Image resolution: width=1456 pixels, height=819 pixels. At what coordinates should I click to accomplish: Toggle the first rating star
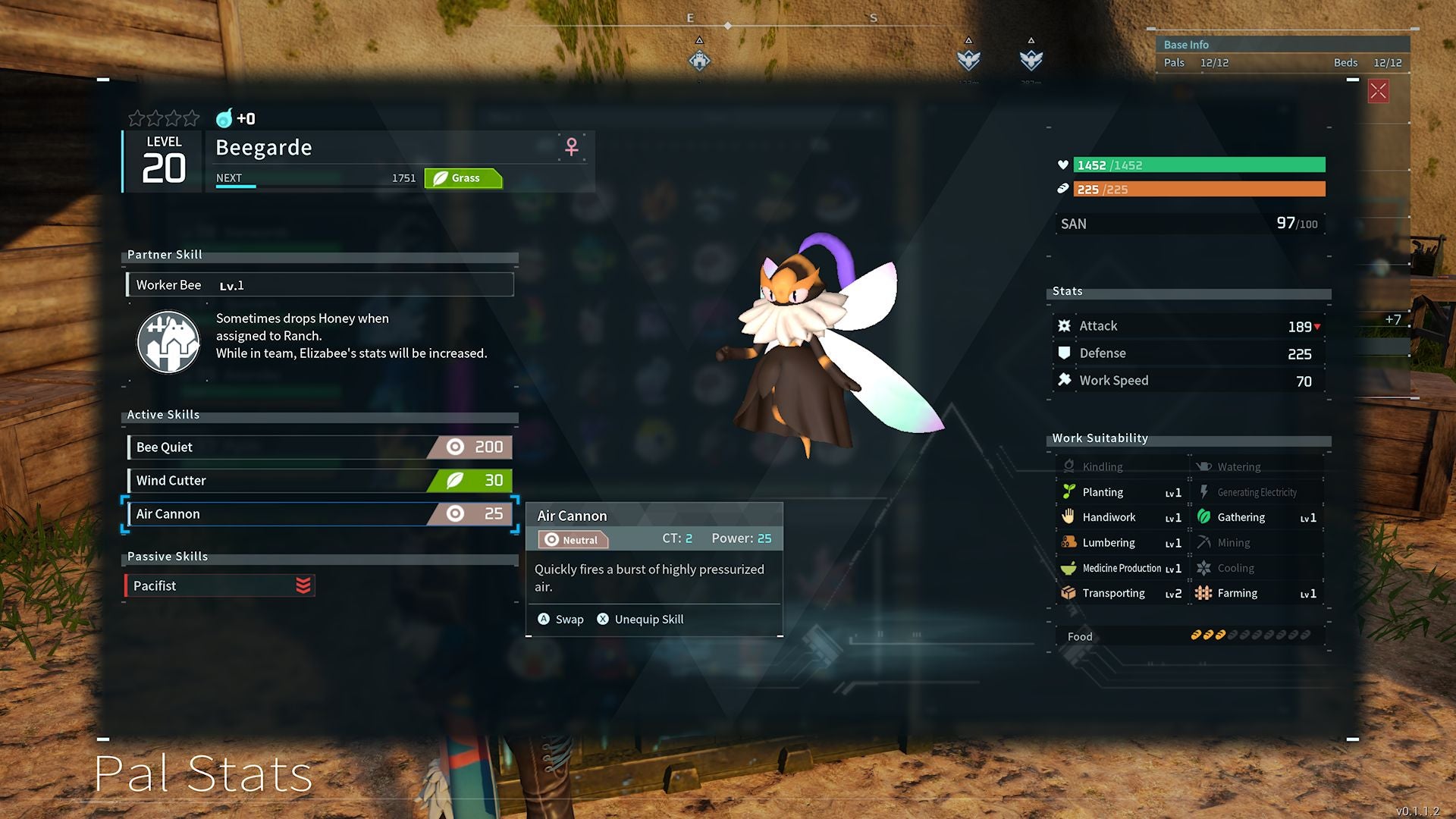pos(135,118)
